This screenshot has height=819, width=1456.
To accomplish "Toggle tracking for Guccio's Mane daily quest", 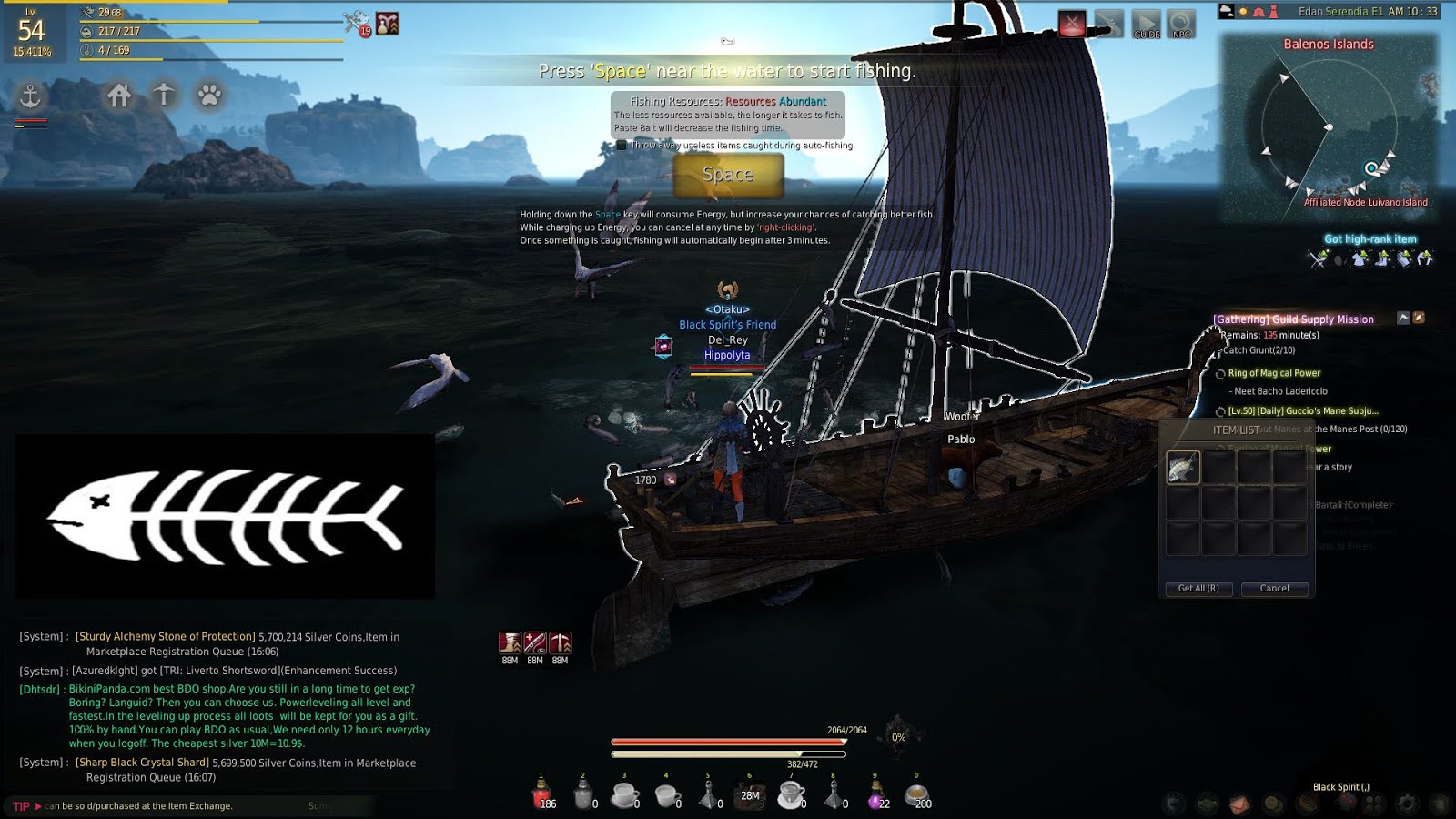I will click(x=1221, y=410).
